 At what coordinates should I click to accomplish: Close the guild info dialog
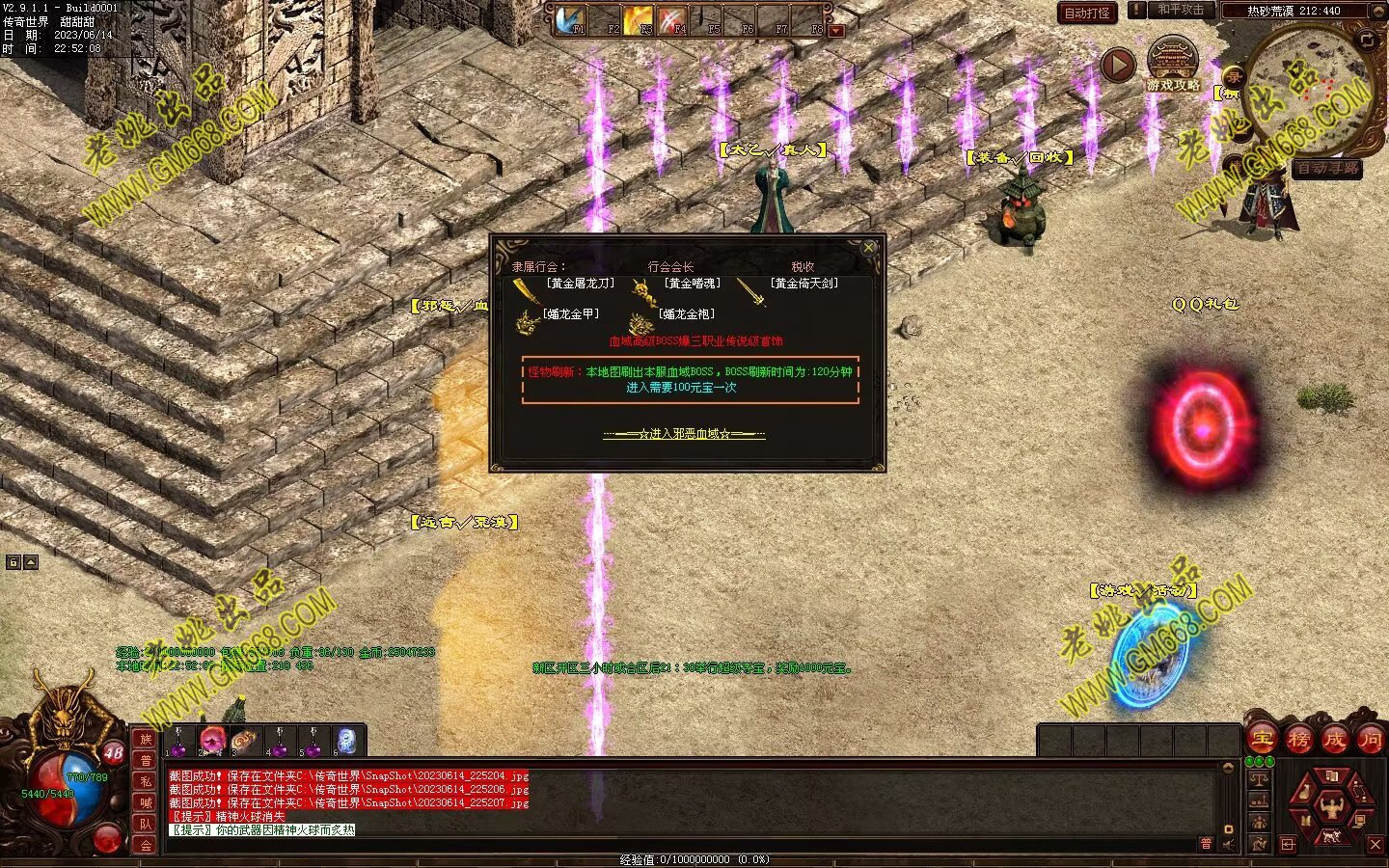tap(868, 248)
